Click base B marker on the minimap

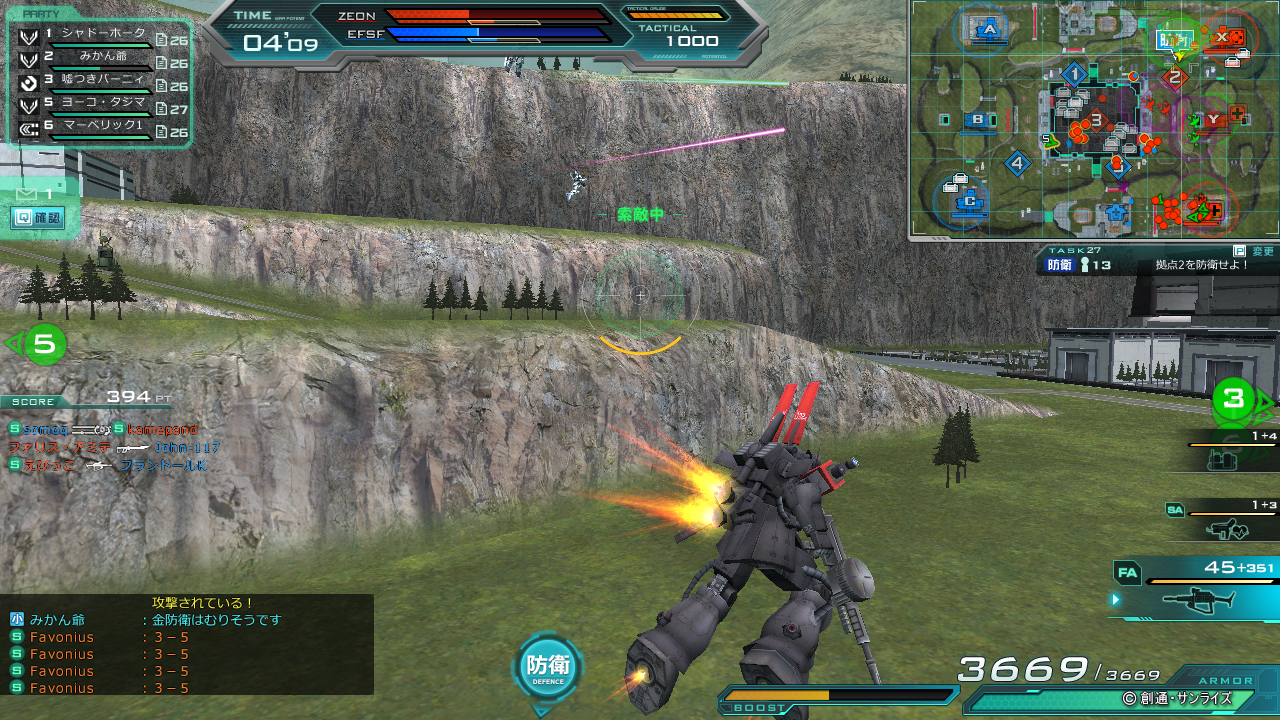979,121
